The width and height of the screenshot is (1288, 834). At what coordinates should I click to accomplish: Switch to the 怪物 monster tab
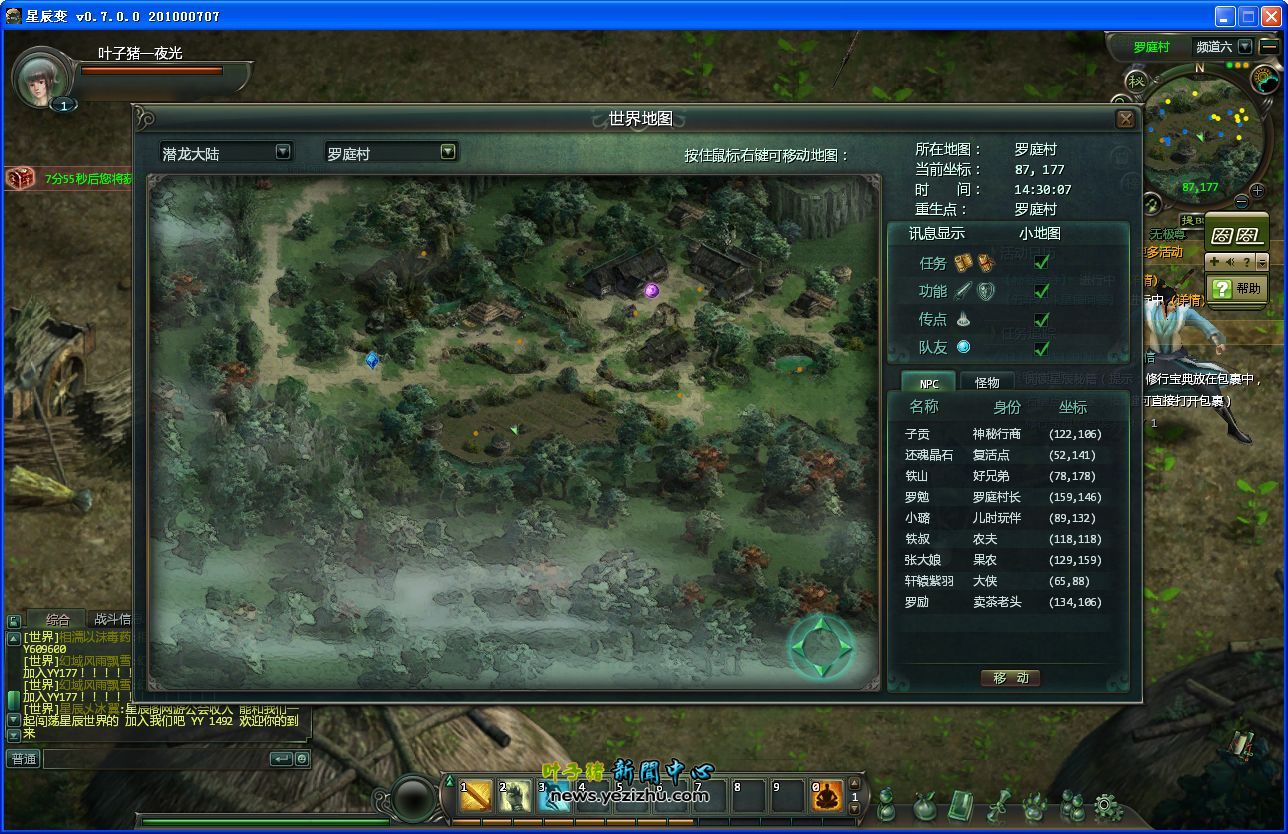987,383
